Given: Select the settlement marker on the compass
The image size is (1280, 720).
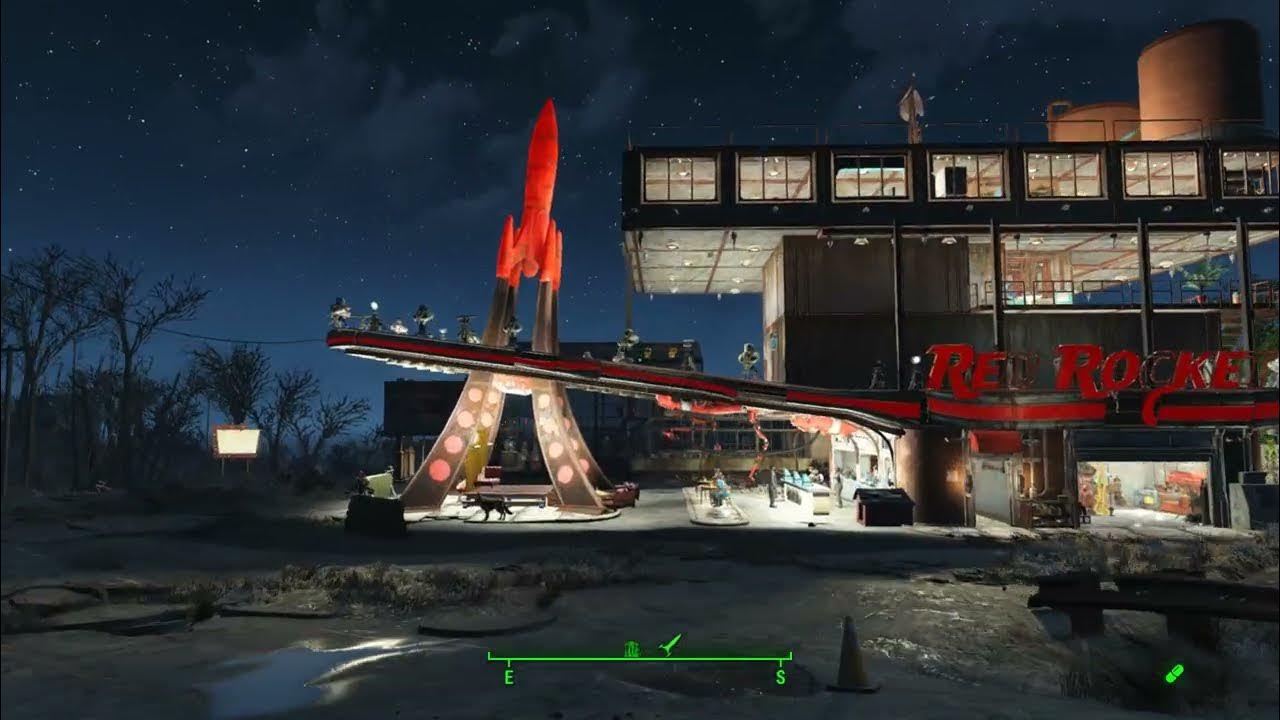Looking at the screenshot, I should click(632, 649).
